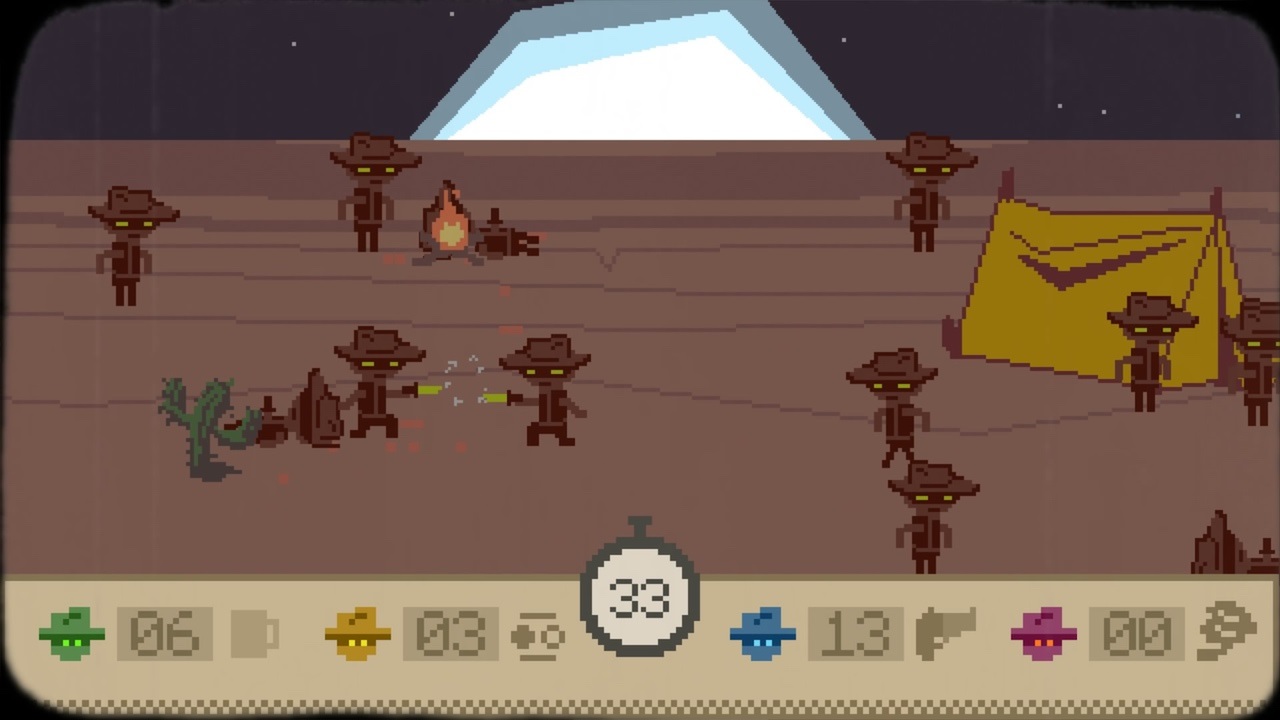The height and width of the screenshot is (720, 1280).
Task: Click the campfire in the camp
Action: pyautogui.click(x=448, y=225)
